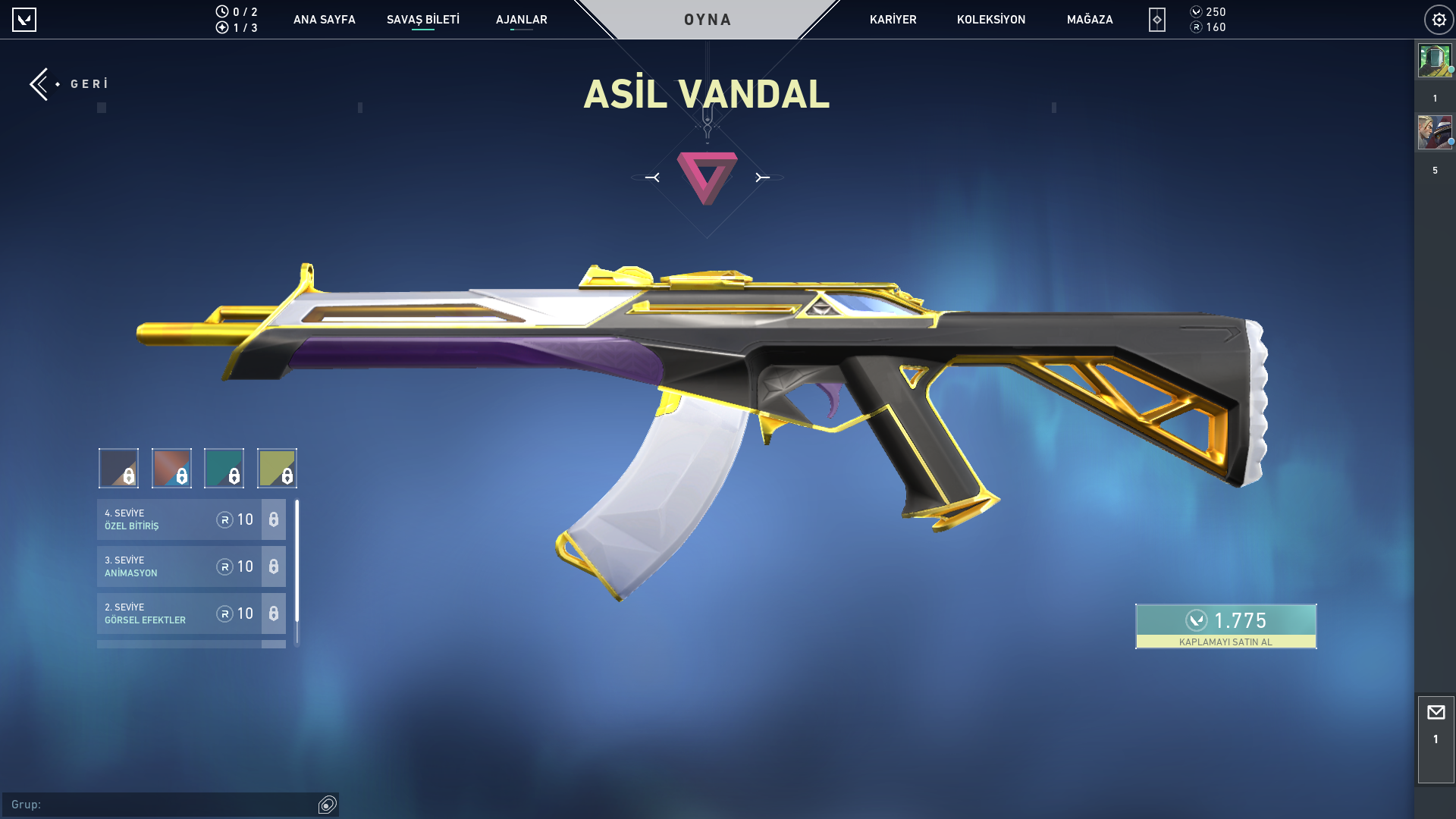Show the previous weapon skin with left arrow
The image size is (1456, 819).
(652, 177)
